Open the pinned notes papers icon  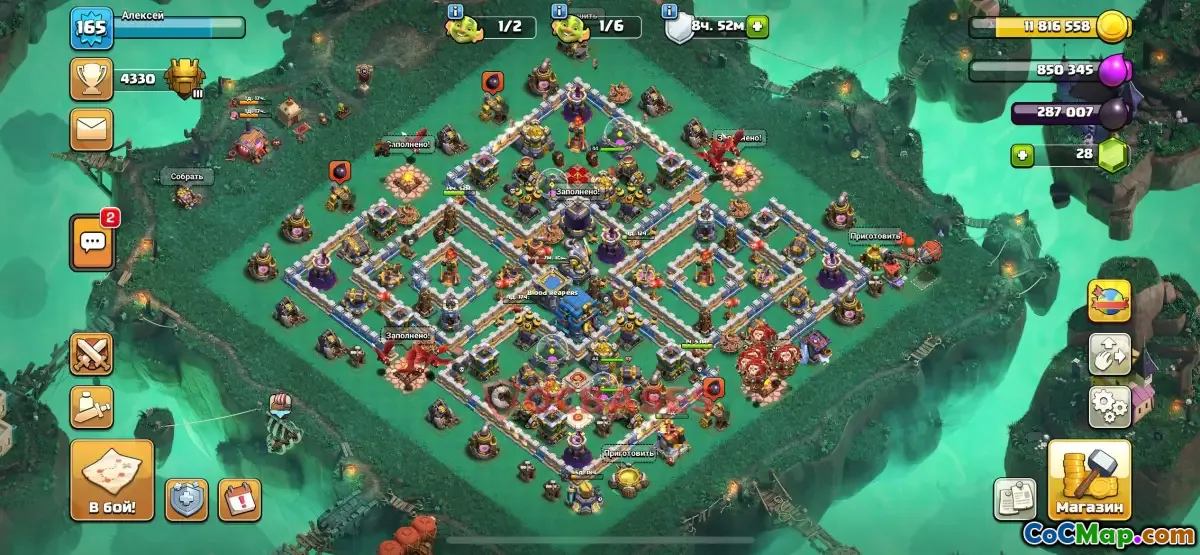(1013, 499)
